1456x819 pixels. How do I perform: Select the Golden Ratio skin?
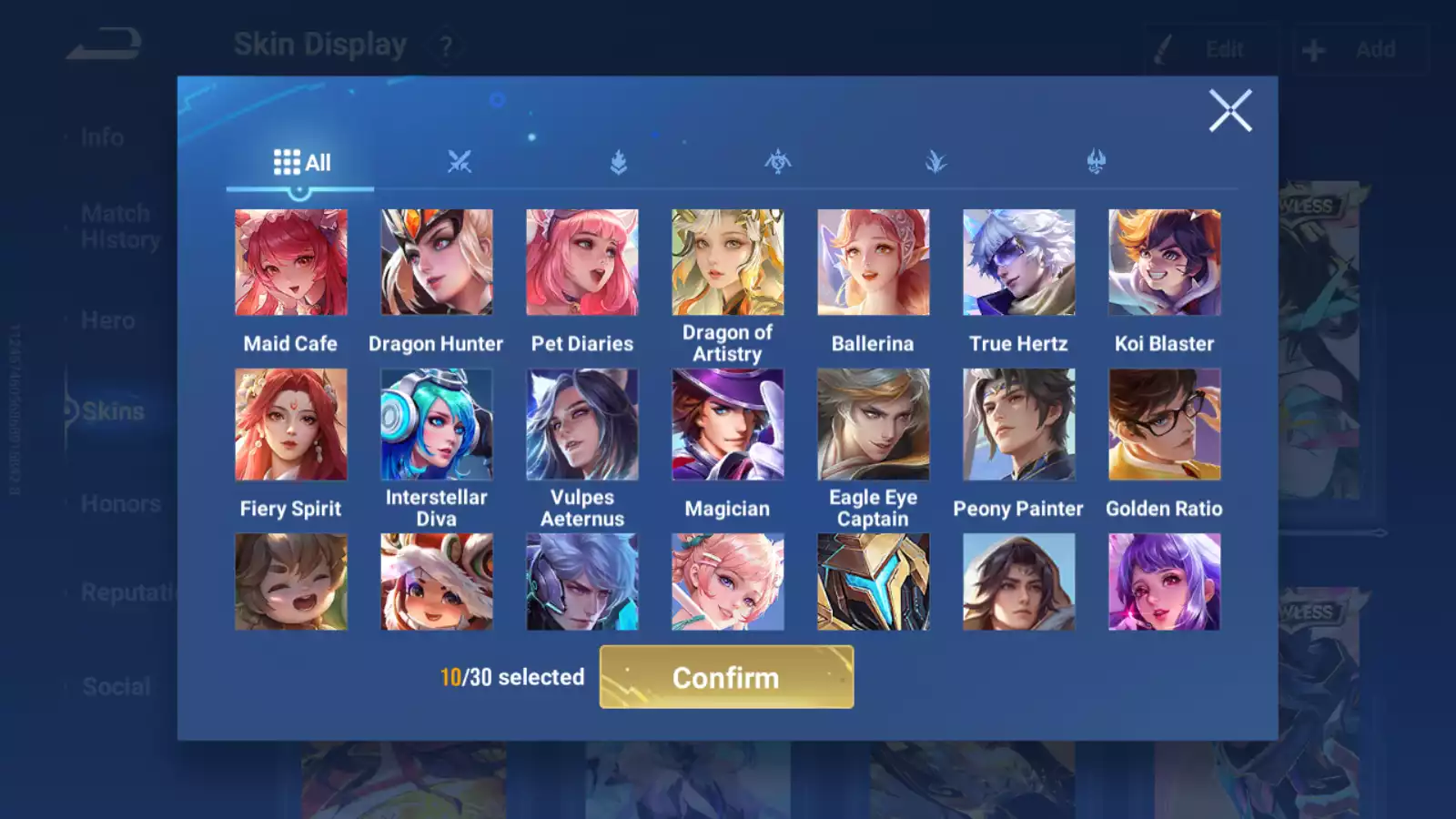(1164, 424)
